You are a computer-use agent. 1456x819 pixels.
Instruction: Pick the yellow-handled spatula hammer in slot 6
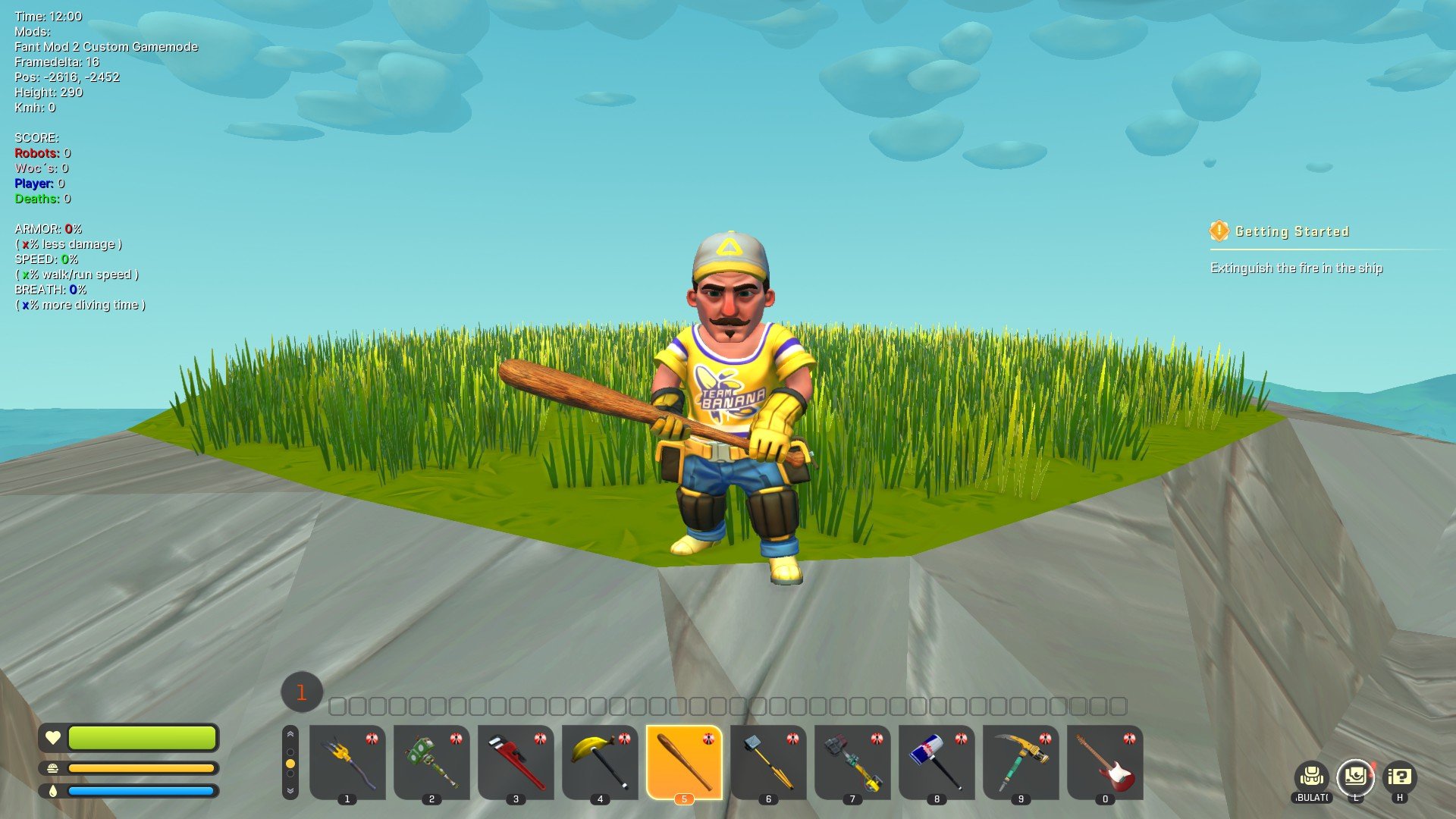pyautogui.click(x=768, y=761)
